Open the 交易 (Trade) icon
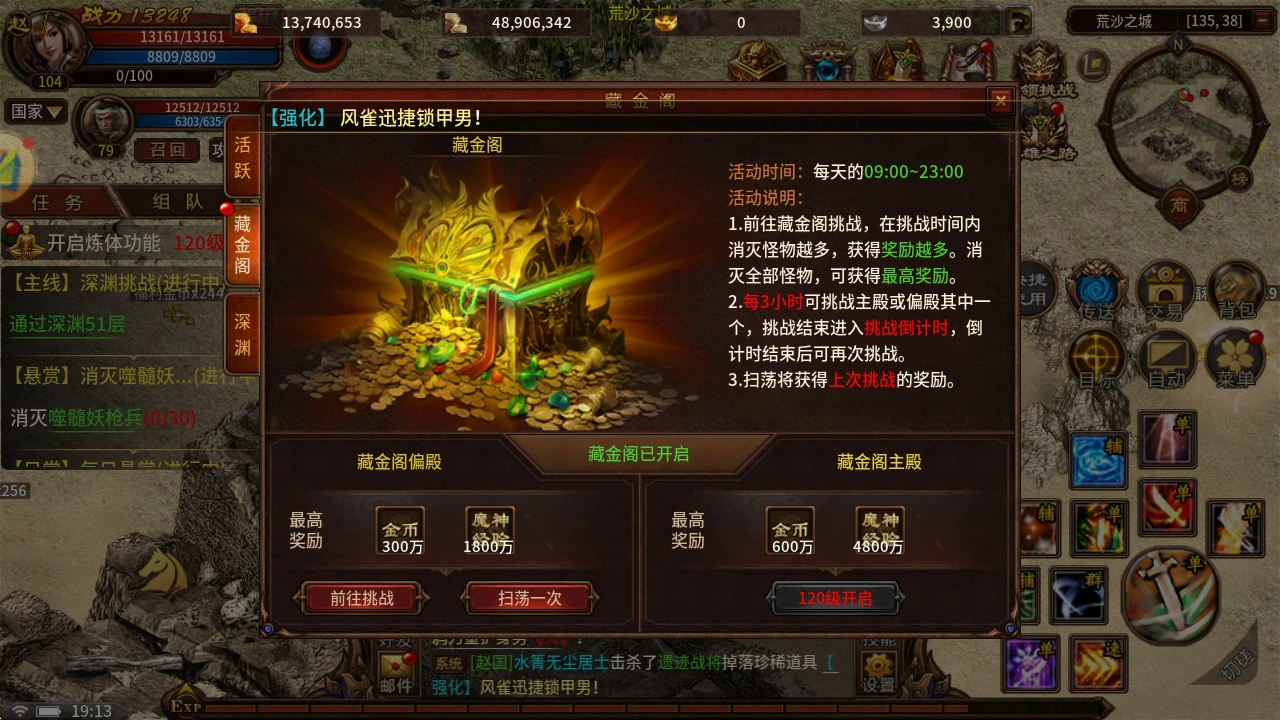 (1166, 291)
